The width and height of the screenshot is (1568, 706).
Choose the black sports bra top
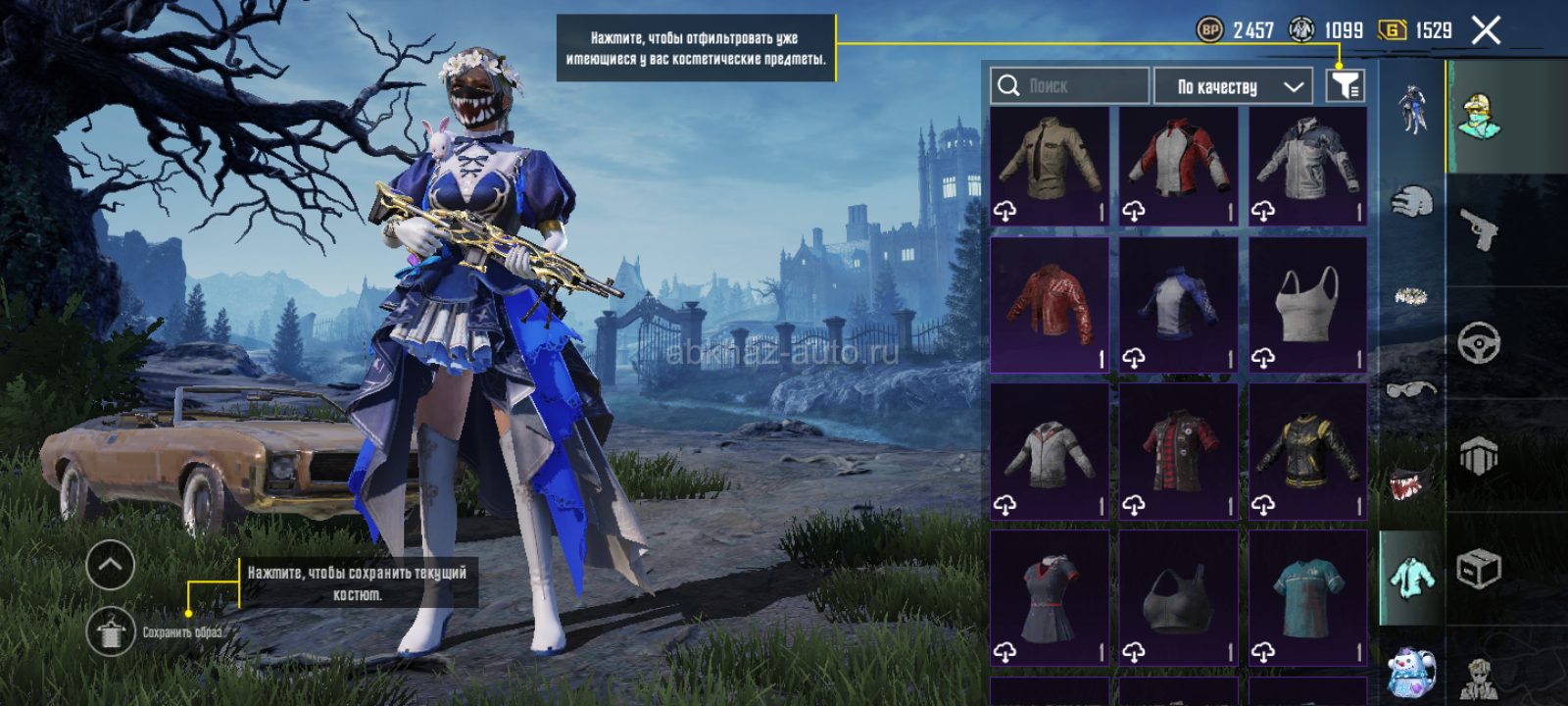(1178, 598)
